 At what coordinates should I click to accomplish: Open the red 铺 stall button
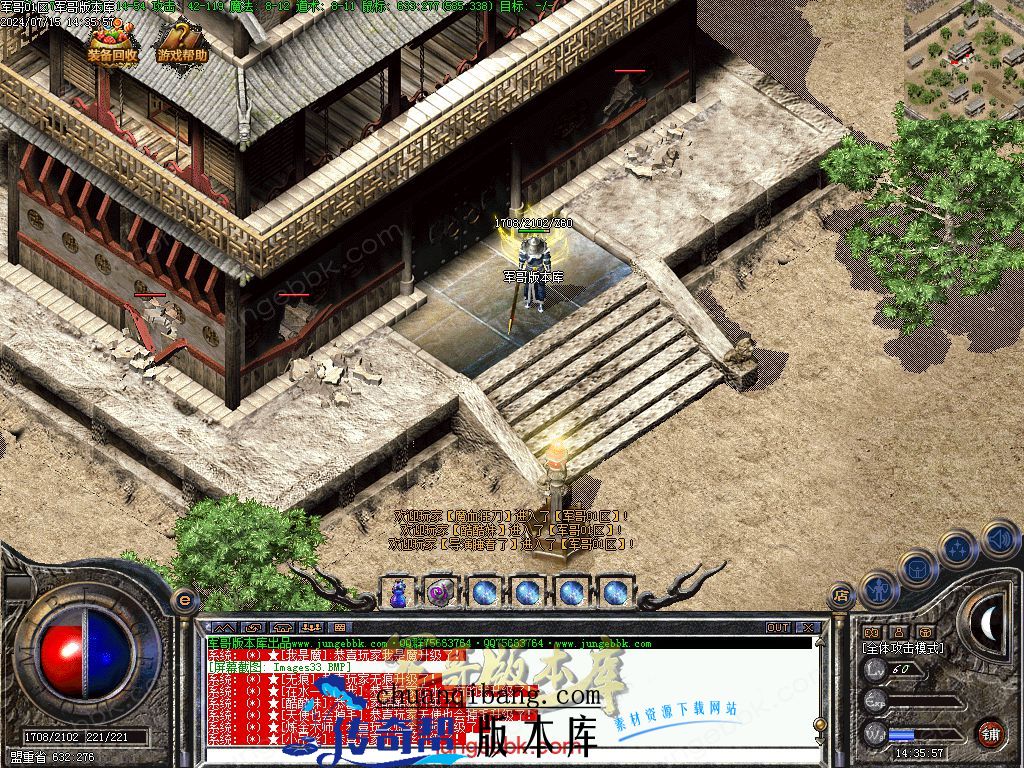pos(990,732)
